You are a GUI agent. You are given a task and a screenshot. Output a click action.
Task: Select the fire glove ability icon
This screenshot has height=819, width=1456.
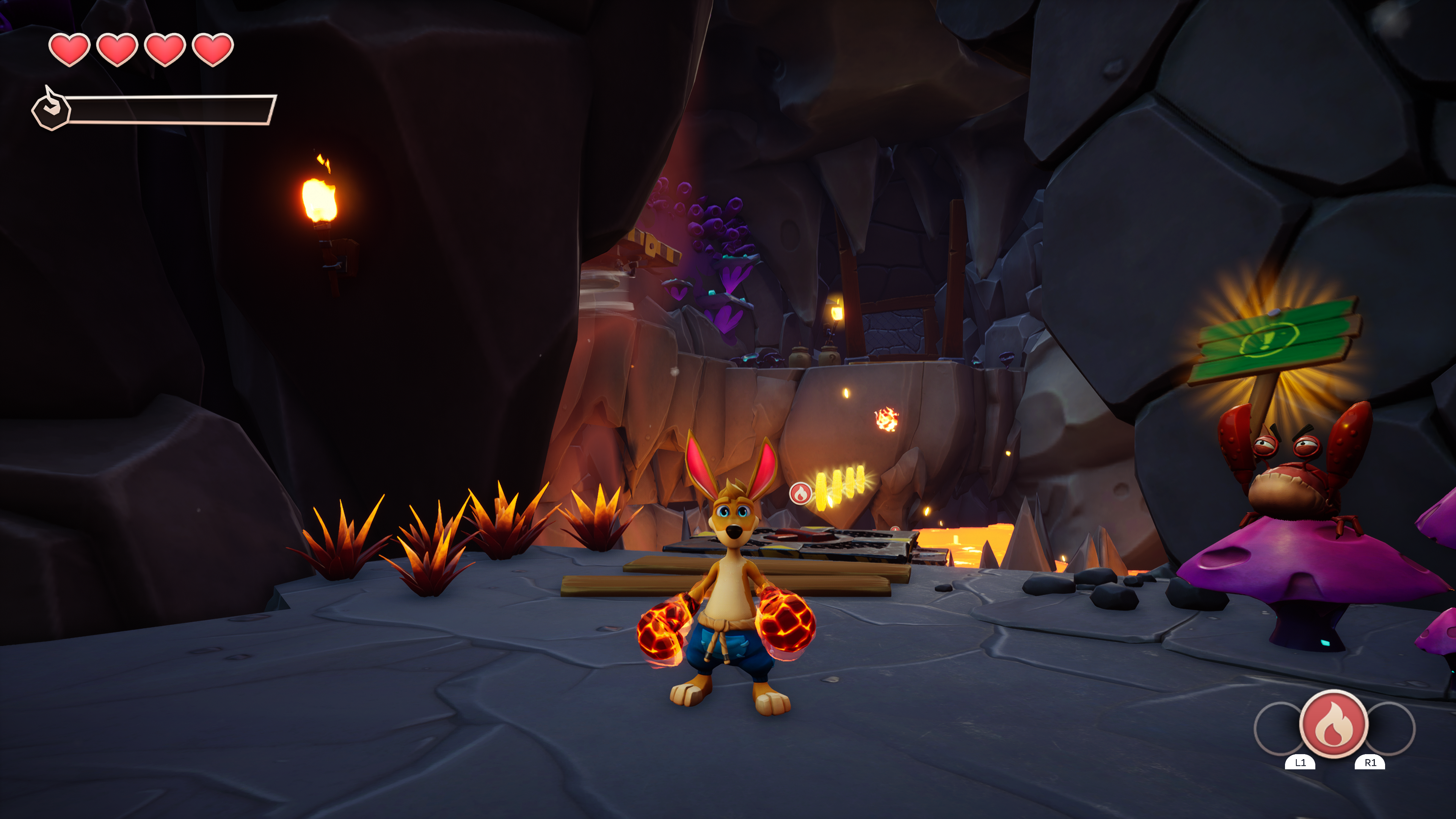click(x=1334, y=724)
